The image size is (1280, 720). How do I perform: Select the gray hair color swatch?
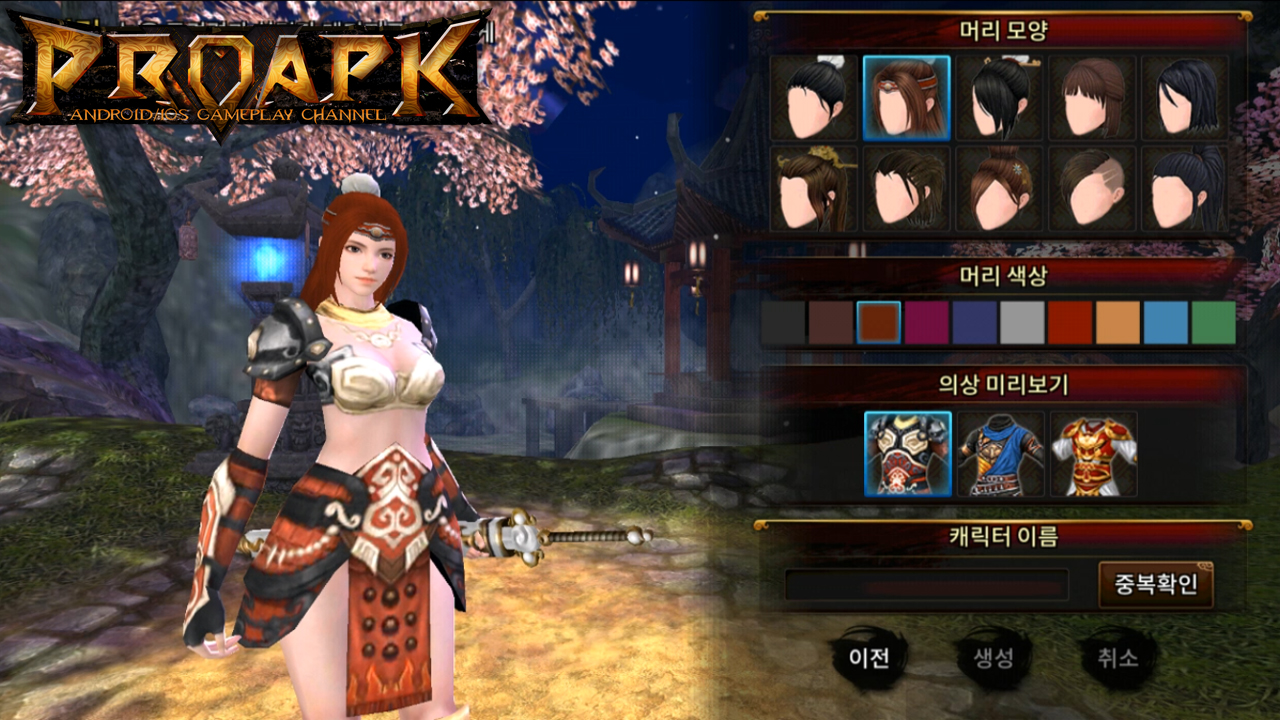point(1022,323)
